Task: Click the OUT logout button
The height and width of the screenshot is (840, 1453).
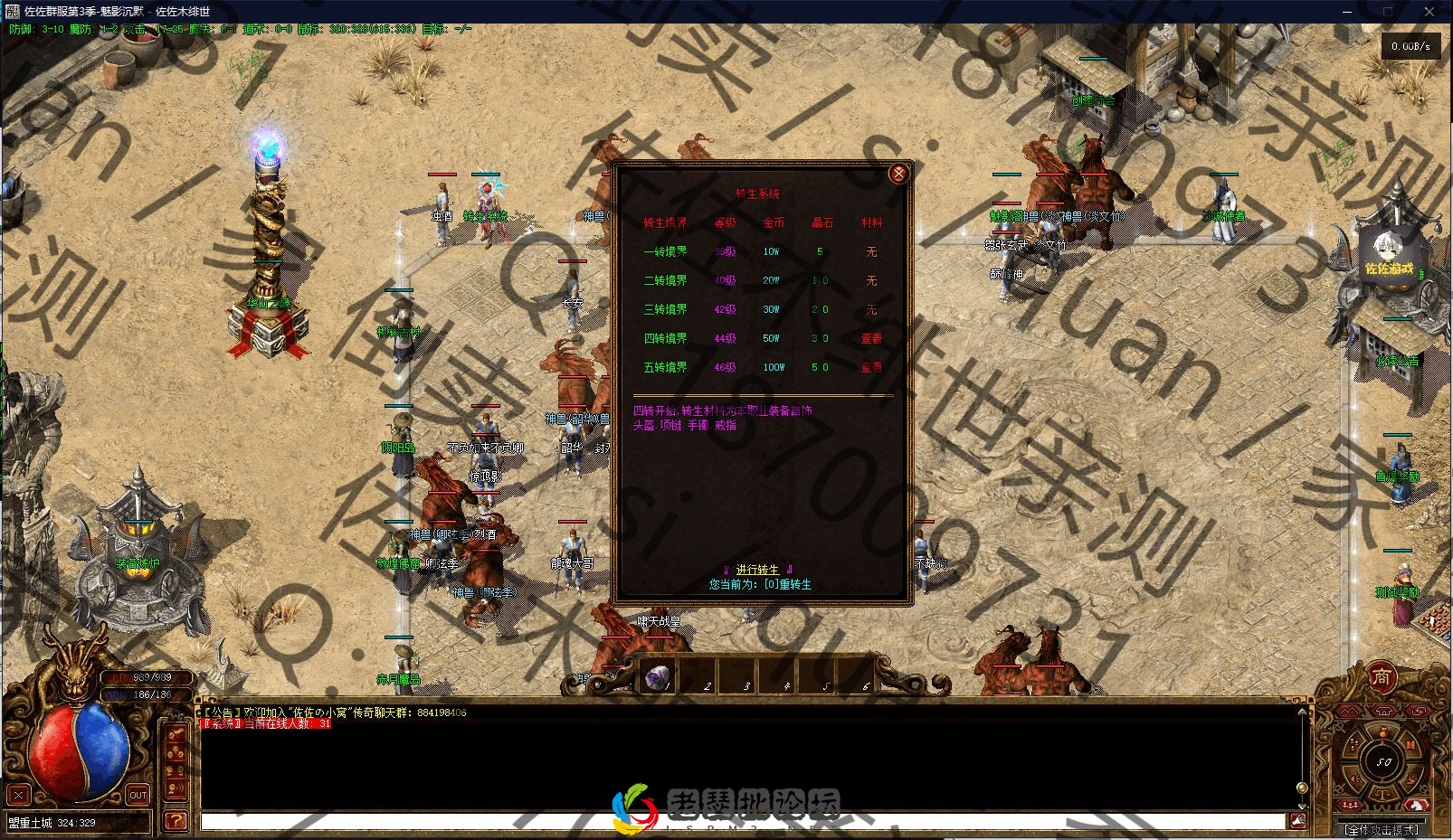Action: tap(138, 796)
